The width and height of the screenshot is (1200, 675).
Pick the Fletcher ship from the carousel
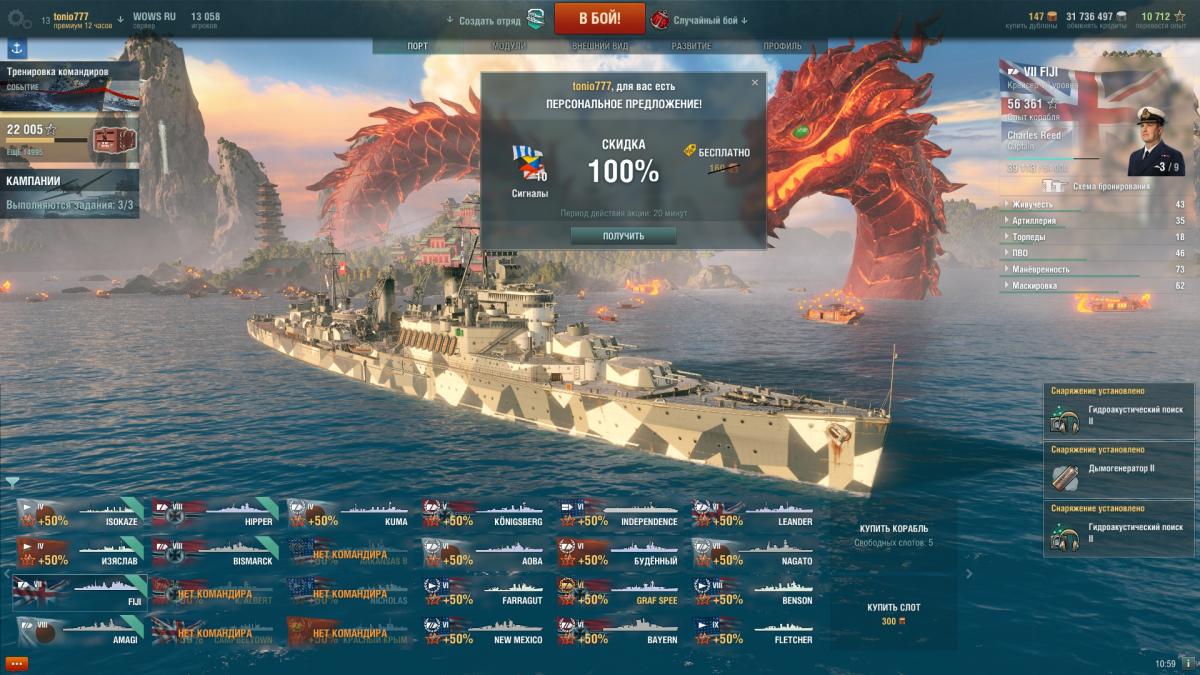coord(755,629)
